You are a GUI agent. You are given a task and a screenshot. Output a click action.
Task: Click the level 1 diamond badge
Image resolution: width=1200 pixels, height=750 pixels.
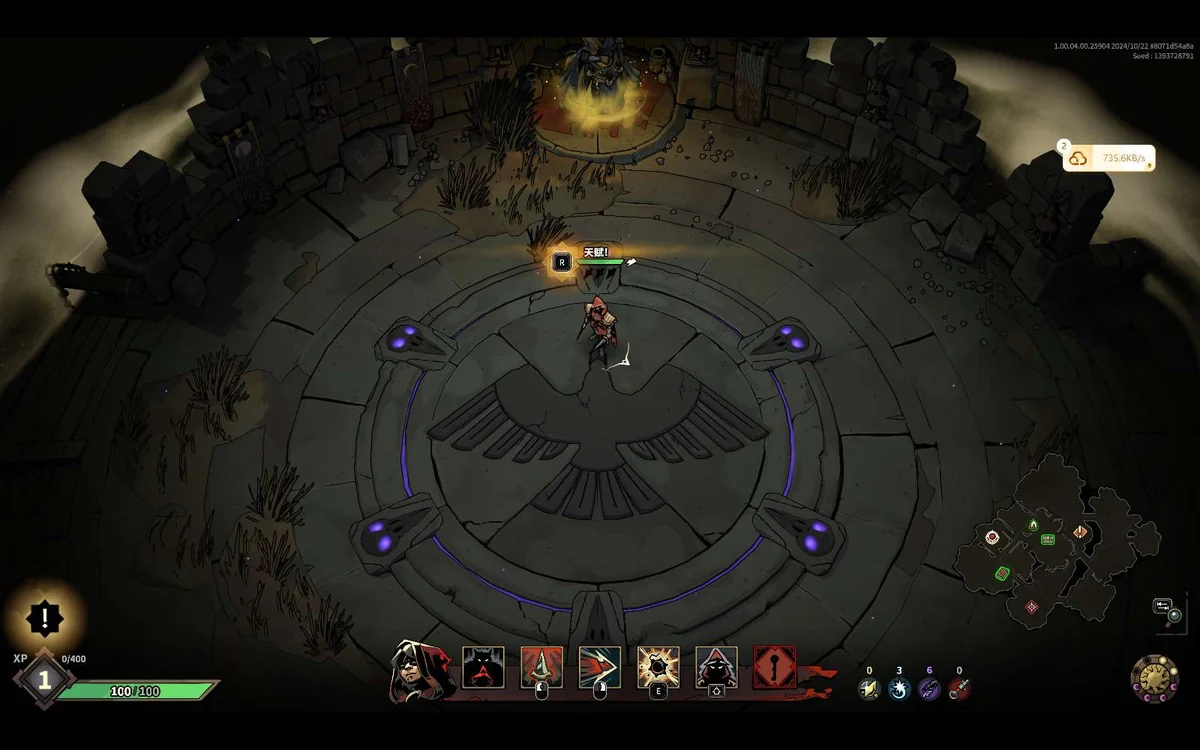44,680
